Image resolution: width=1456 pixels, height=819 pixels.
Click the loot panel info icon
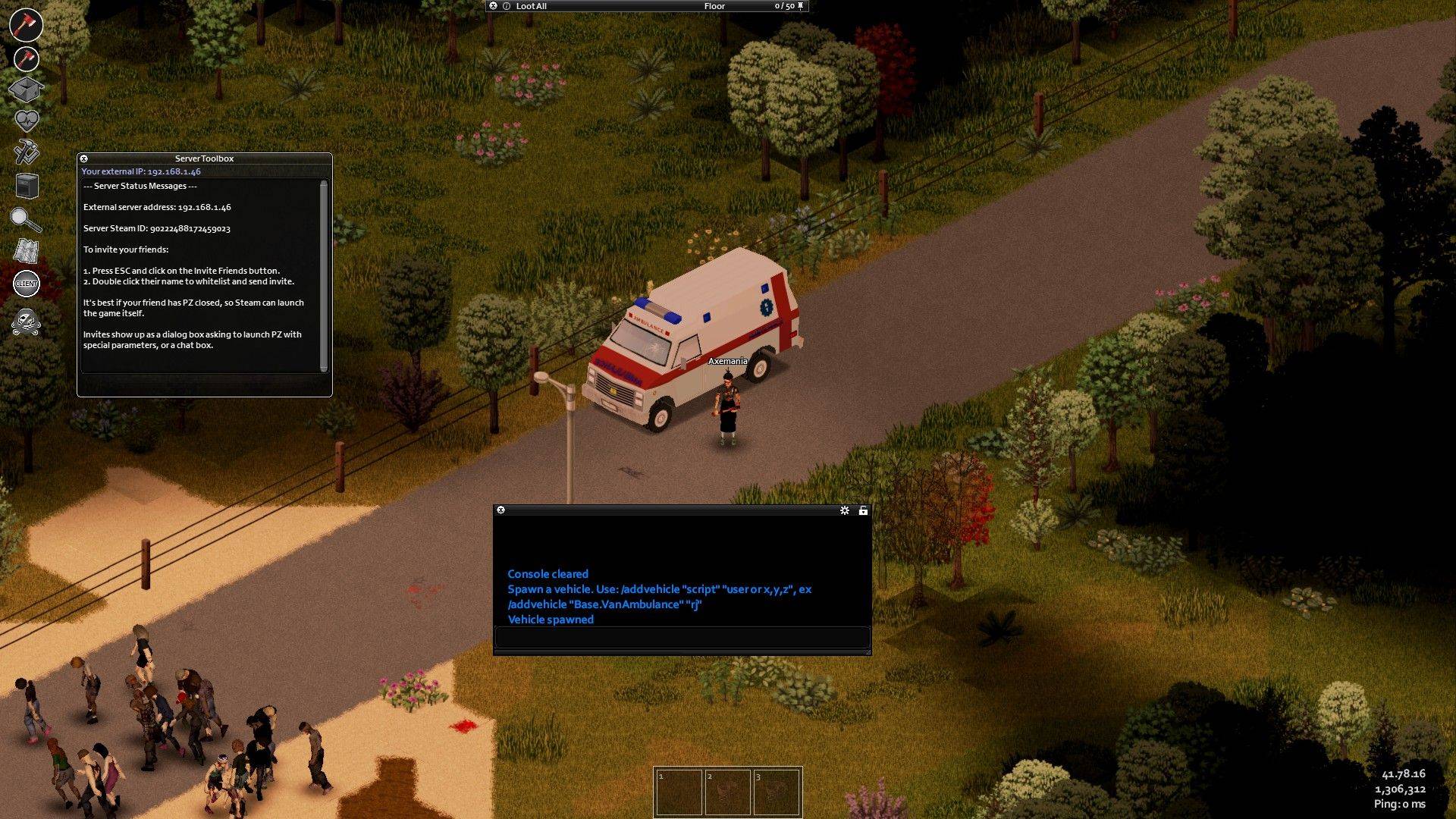507,6
